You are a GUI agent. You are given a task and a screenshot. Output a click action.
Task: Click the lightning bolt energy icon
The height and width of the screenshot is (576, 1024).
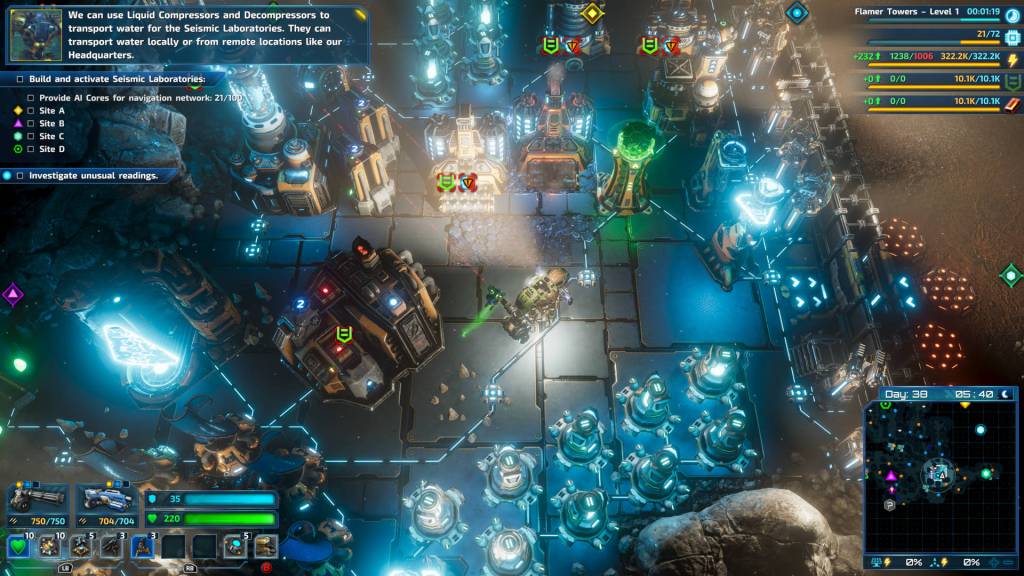pos(1011,59)
